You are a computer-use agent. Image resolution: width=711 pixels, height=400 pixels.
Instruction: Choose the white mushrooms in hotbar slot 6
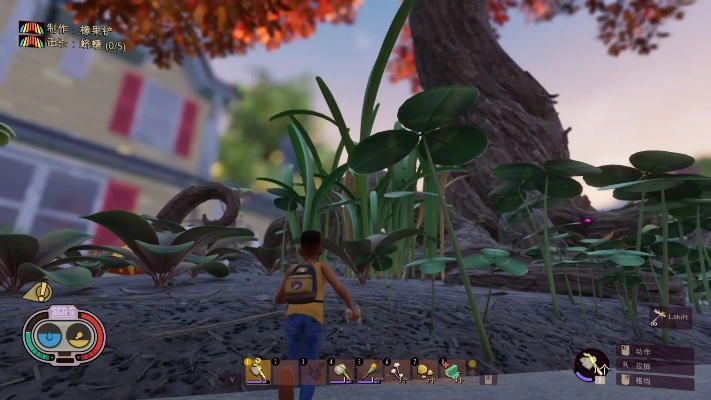398,372
